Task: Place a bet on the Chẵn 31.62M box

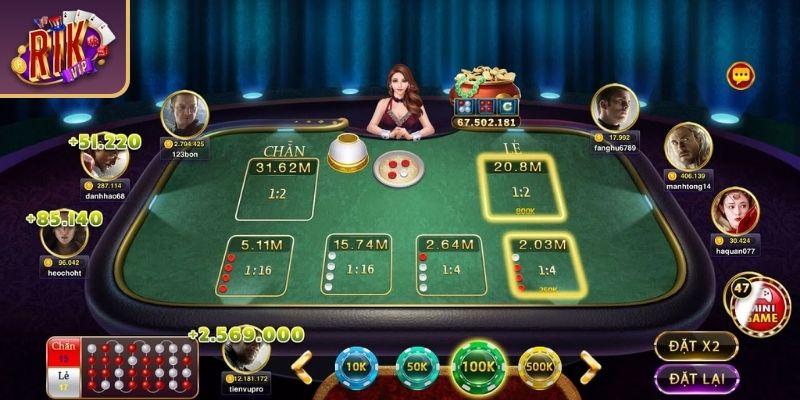Action: click(276, 188)
